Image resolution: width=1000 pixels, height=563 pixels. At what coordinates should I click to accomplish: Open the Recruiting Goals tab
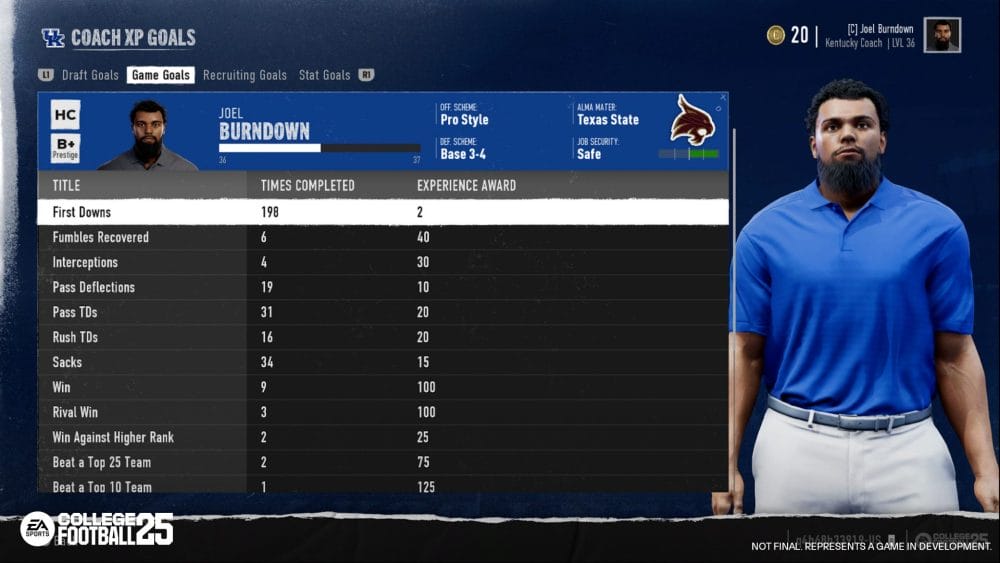coord(244,75)
